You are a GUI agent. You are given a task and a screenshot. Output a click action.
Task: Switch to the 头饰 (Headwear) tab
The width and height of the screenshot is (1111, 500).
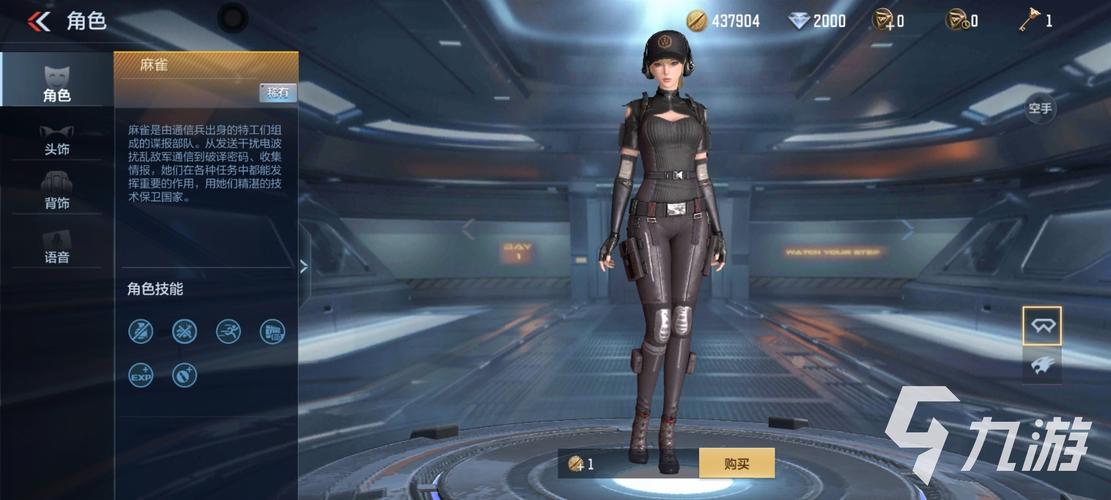(56, 138)
